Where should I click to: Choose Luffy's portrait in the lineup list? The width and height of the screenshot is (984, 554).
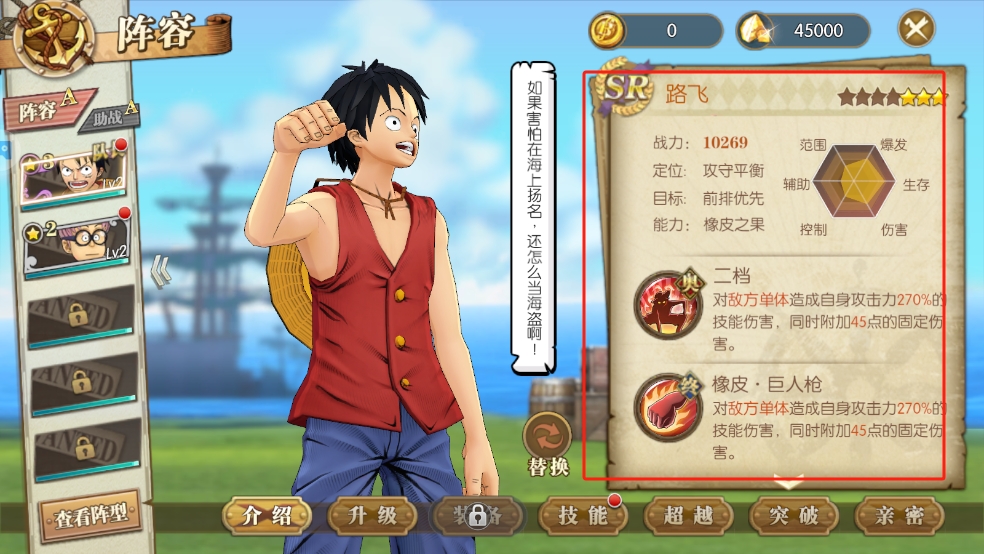click(76, 175)
